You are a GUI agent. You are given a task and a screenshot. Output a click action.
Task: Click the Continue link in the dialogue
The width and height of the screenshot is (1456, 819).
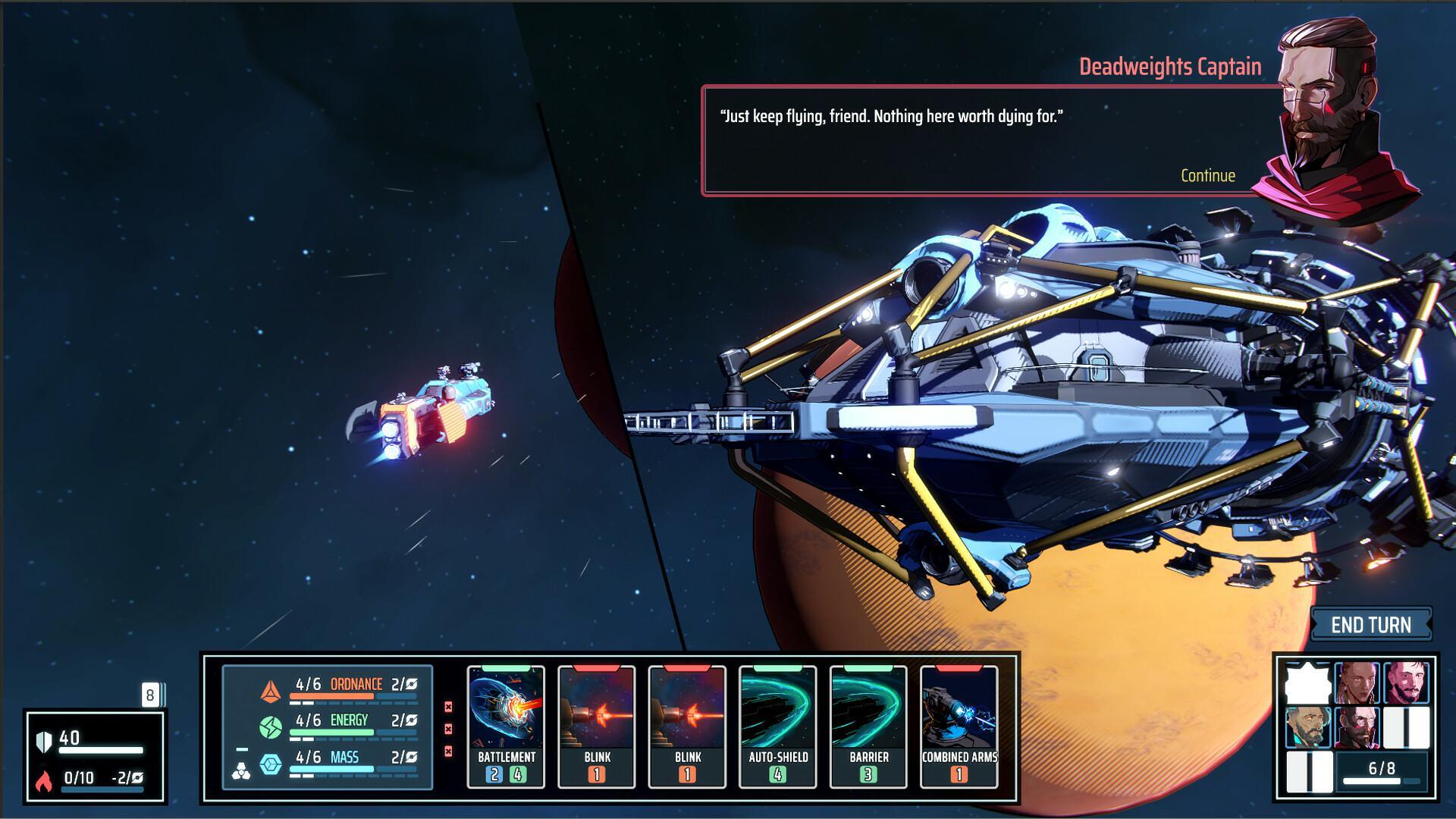pyautogui.click(x=1207, y=176)
